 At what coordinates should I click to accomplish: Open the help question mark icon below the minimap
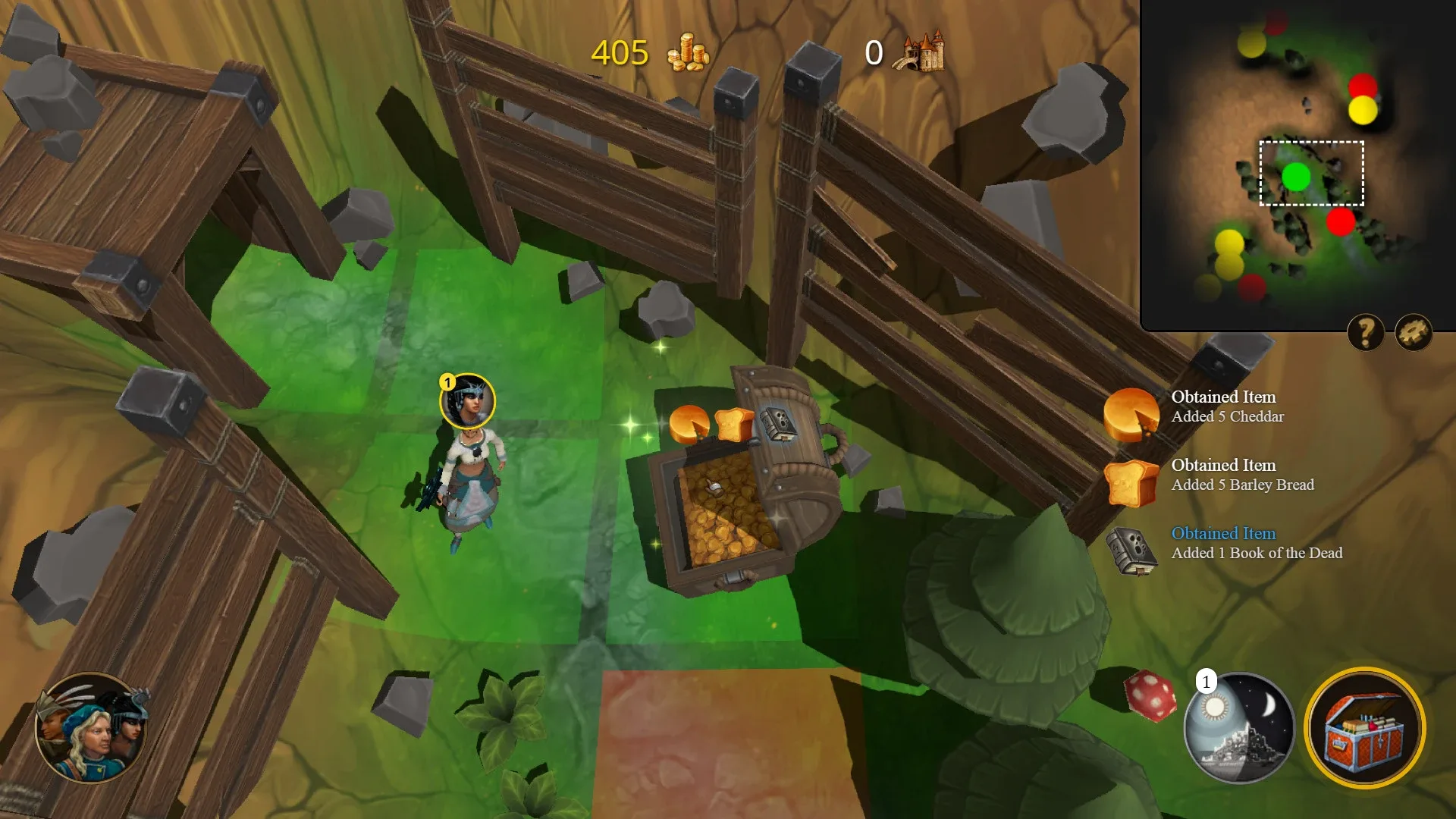pos(1364,331)
